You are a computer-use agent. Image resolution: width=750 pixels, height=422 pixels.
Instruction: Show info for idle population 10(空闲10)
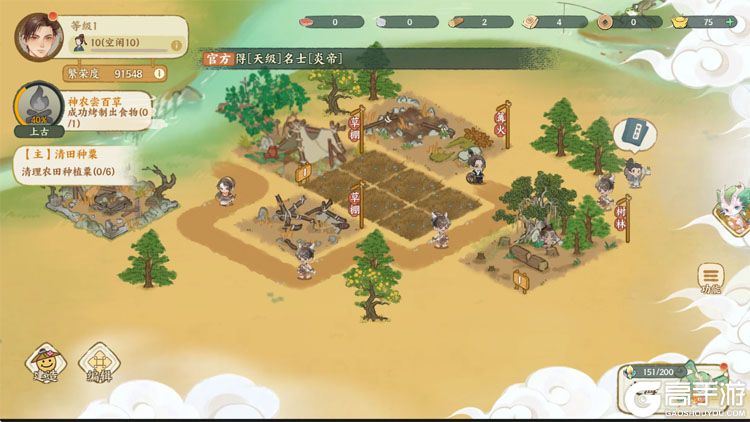pos(176,45)
